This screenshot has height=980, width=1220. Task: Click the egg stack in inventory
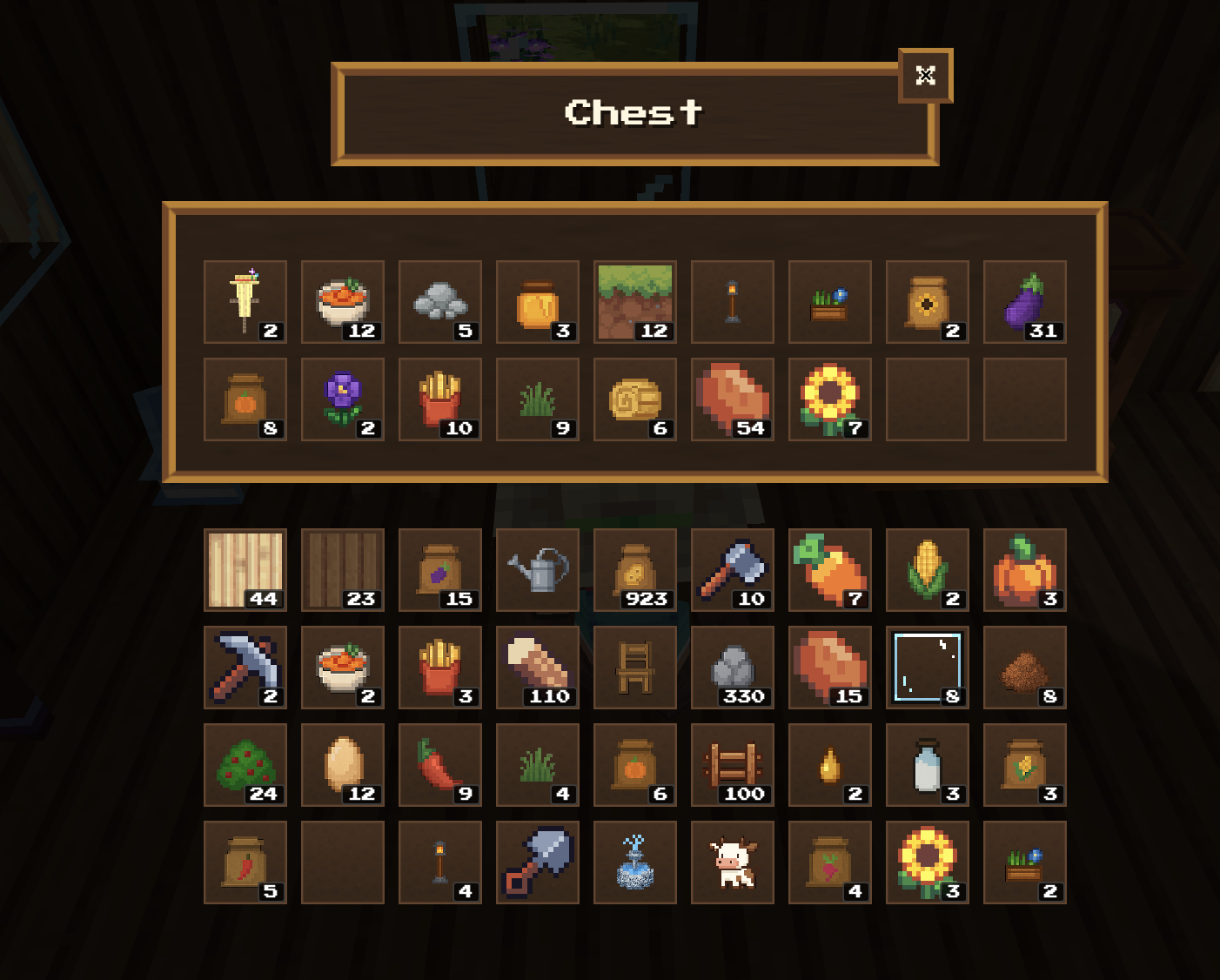(x=342, y=765)
